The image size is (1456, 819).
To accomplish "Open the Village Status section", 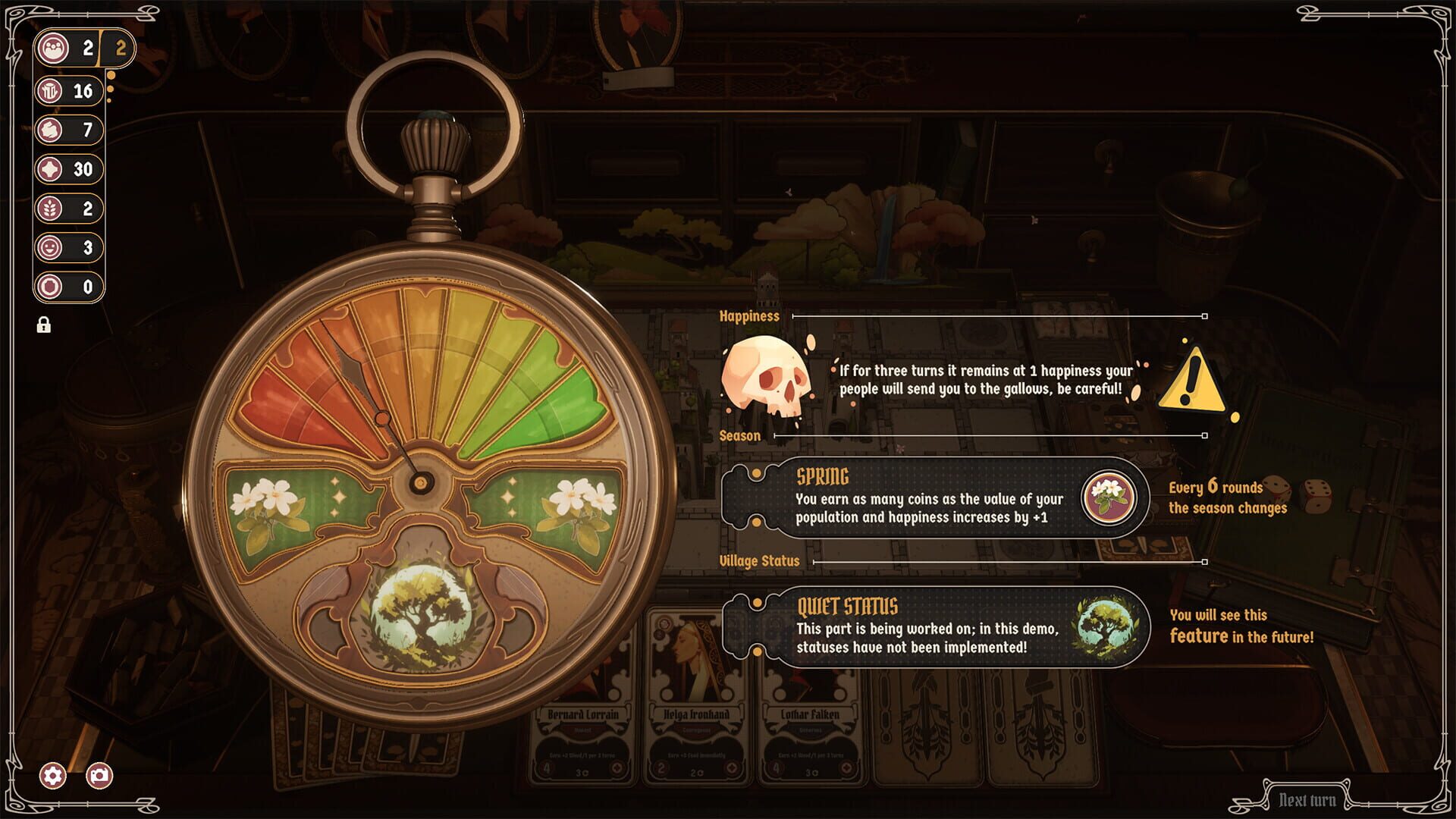I will (758, 561).
